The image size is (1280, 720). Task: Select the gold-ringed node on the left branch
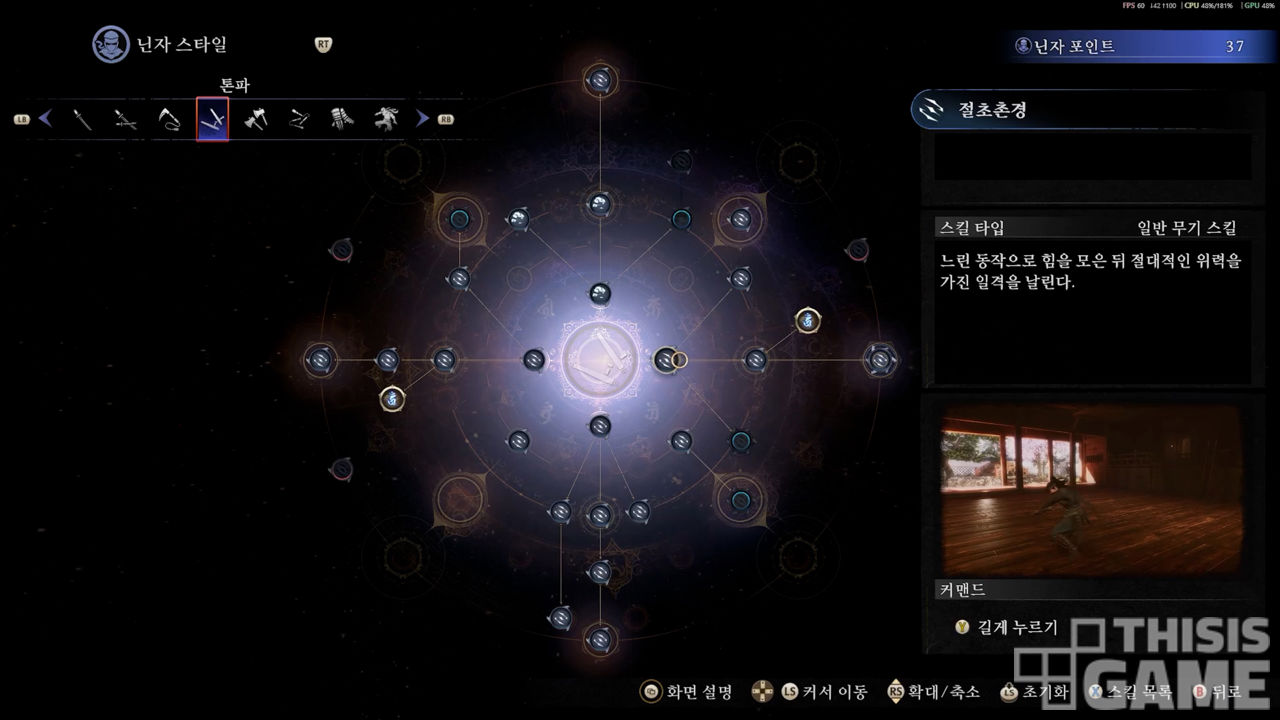tap(392, 399)
